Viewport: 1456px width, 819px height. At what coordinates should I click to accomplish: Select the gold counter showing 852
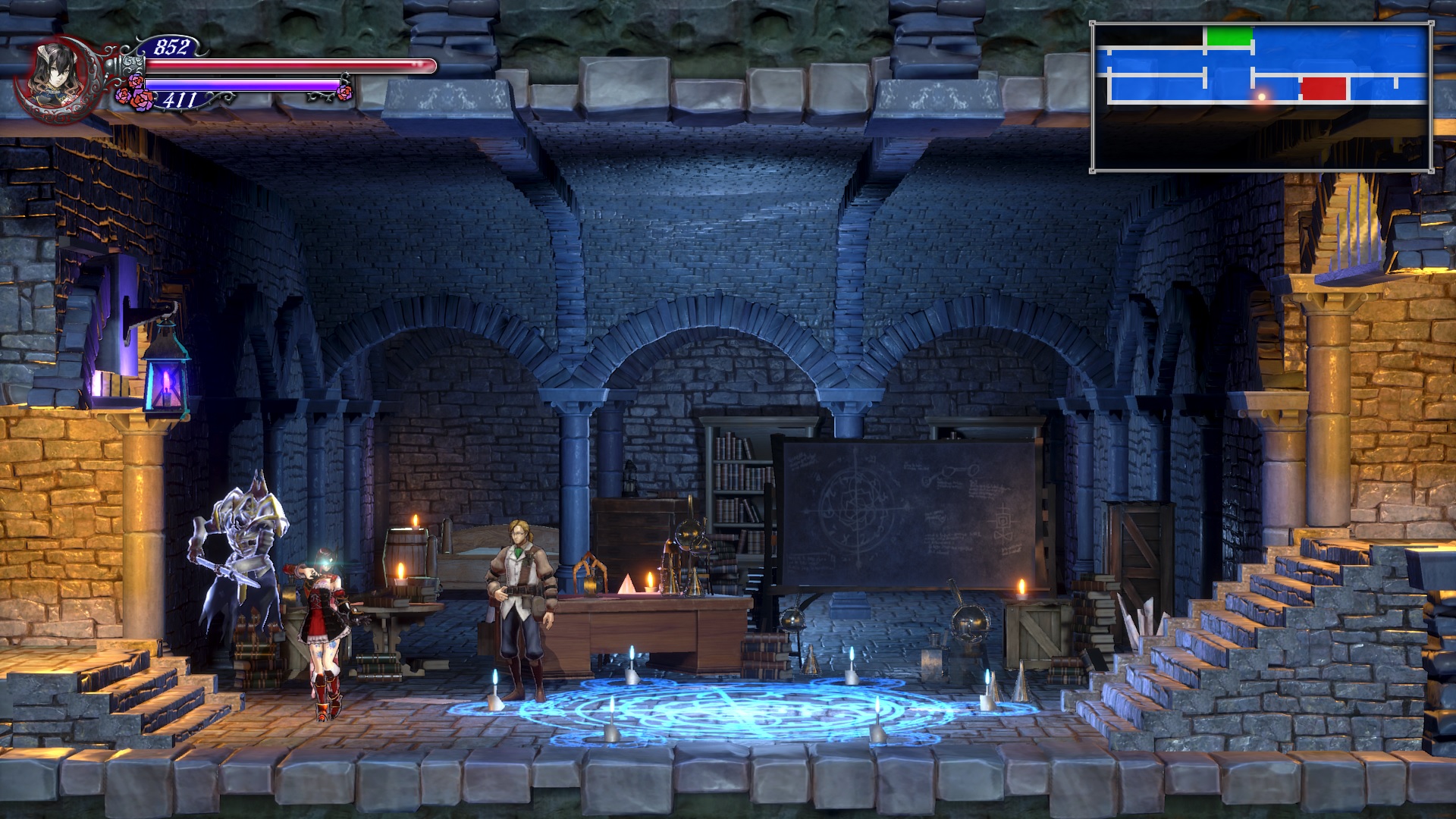point(173,48)
